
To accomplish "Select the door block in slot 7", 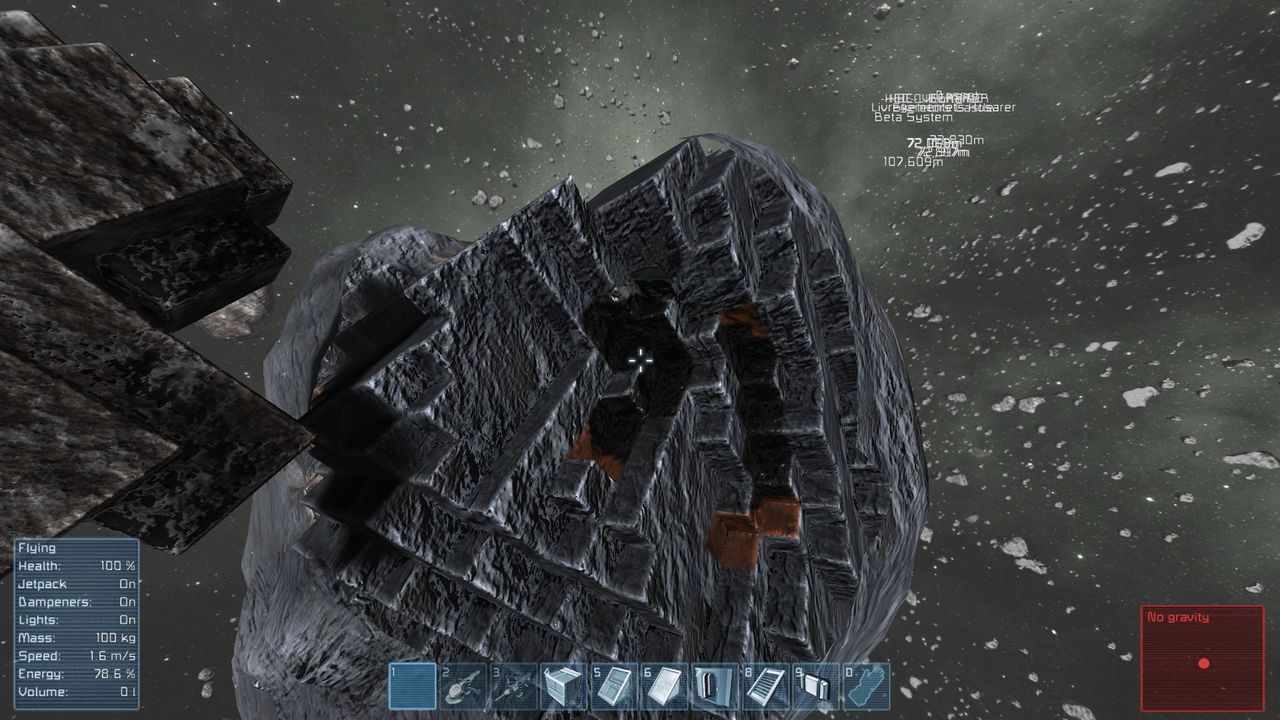I will pyautogui.click(x=714, y=686).
